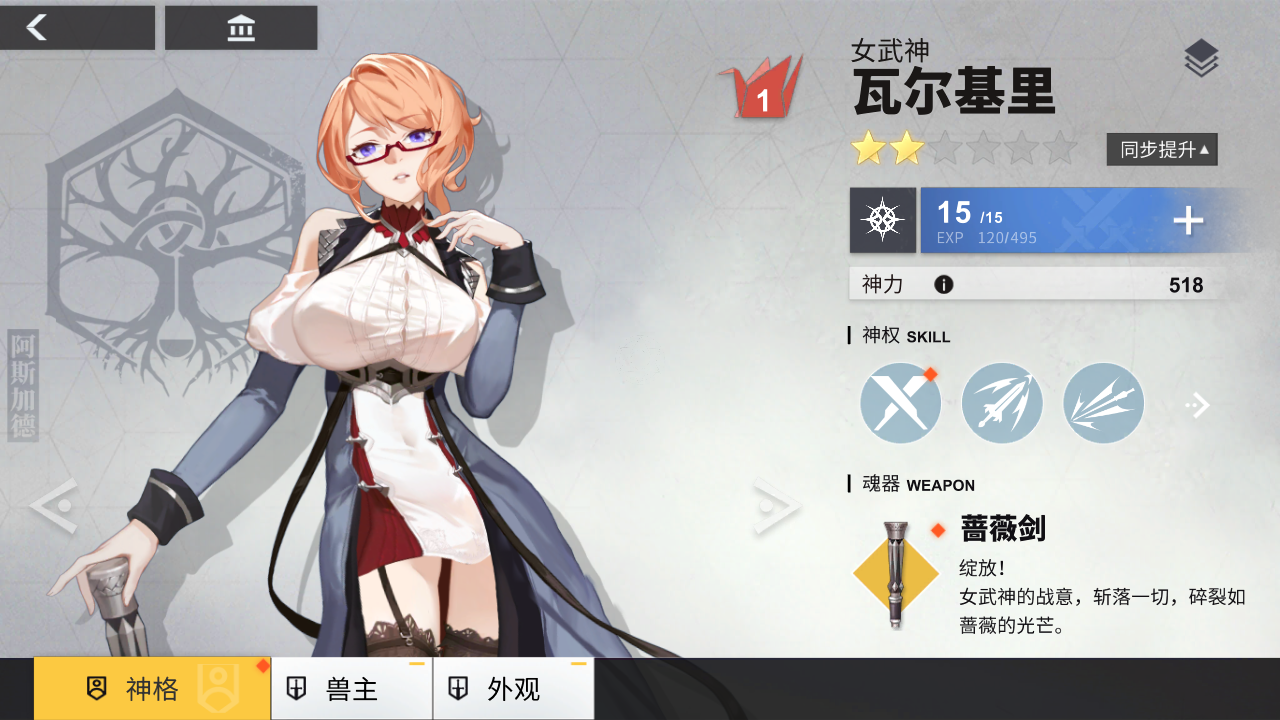1280x720 pixels.
Task: Click the dark emblem beside the level bar
Action: pyautogui.click(x=883, y=220)
